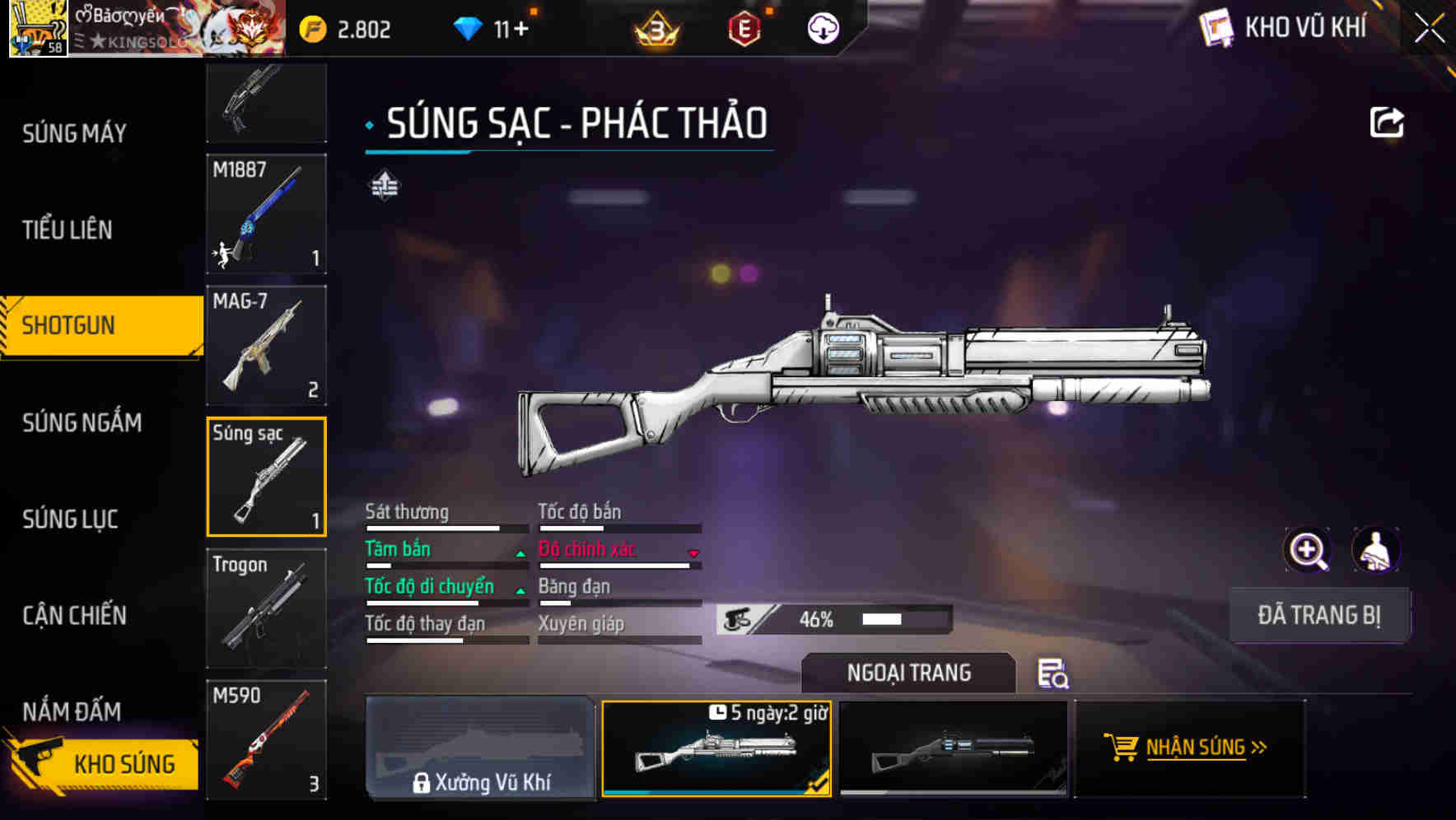Click the ĐÃ TRANG BỊ button

1319,614
